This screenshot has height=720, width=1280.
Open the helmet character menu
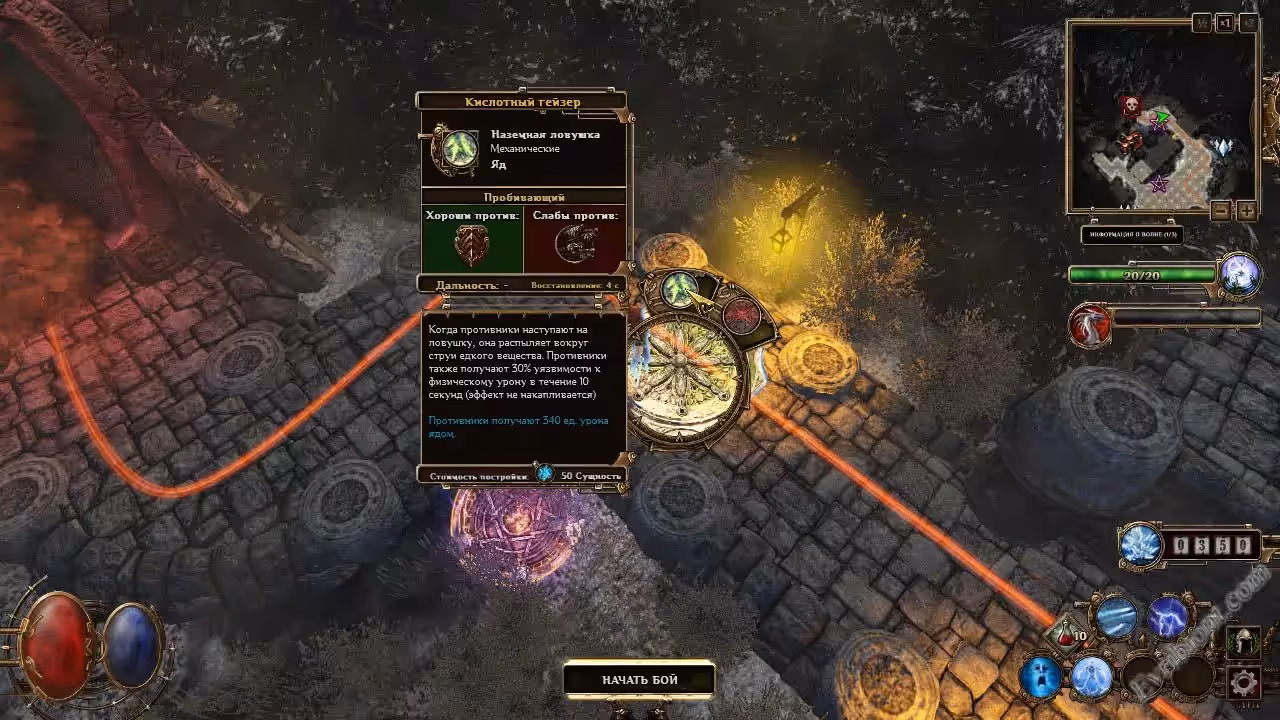click(1243, 642)
